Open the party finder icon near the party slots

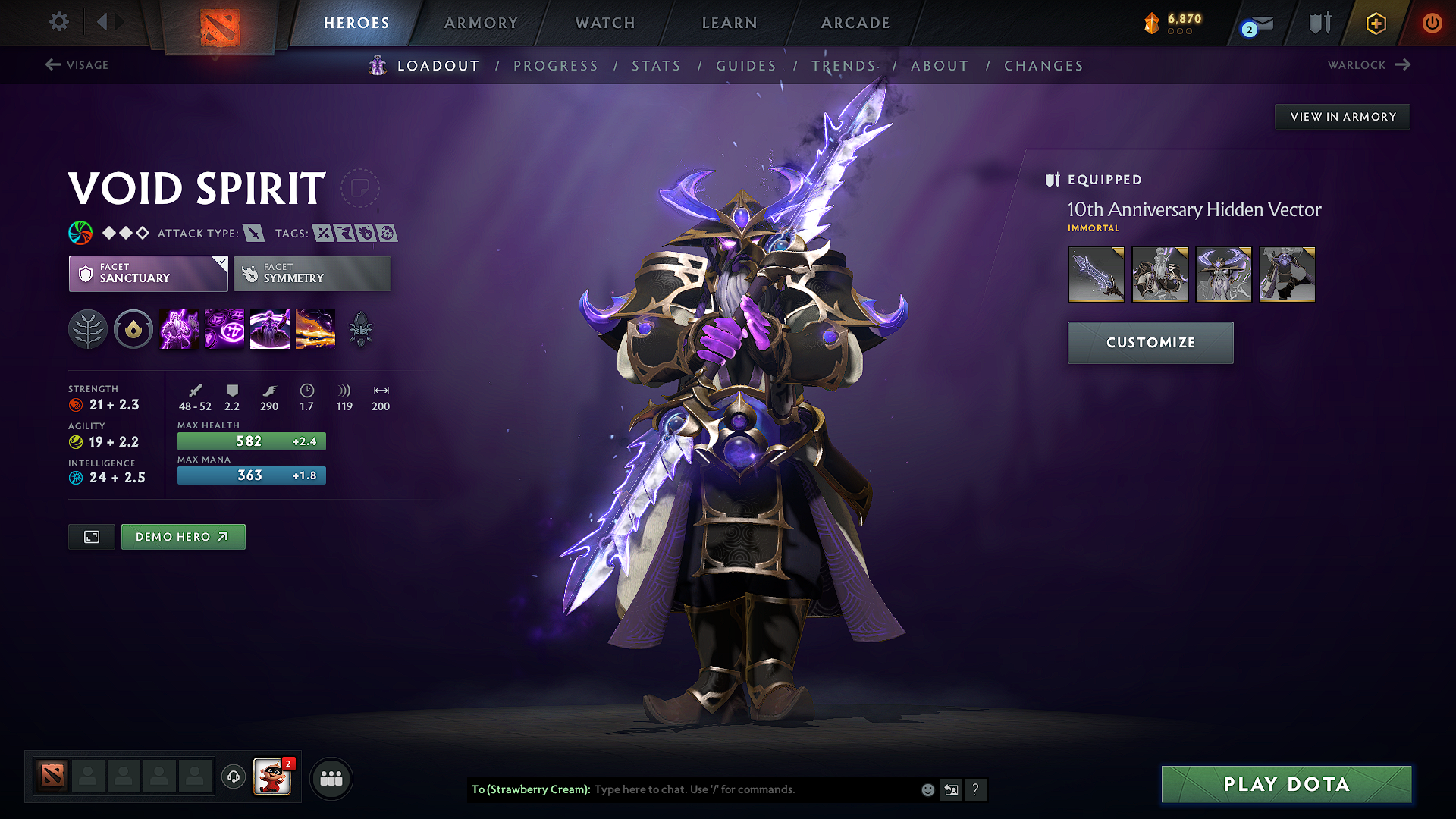pyautogui.click(x=331, y=778)
